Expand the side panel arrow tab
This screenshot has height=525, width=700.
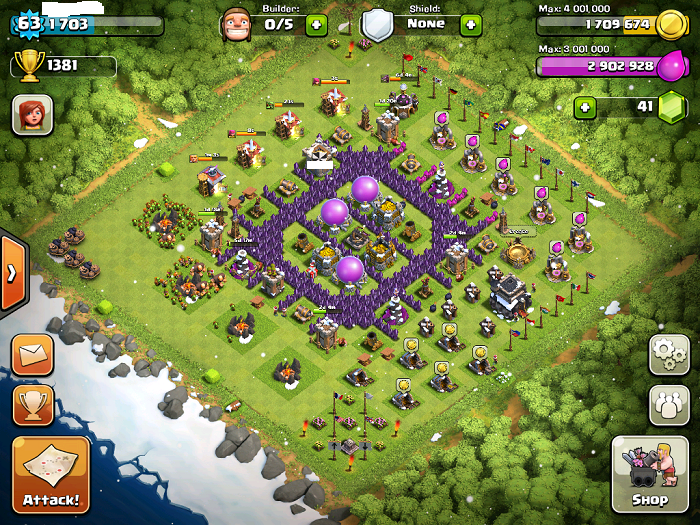coord(12,273)
